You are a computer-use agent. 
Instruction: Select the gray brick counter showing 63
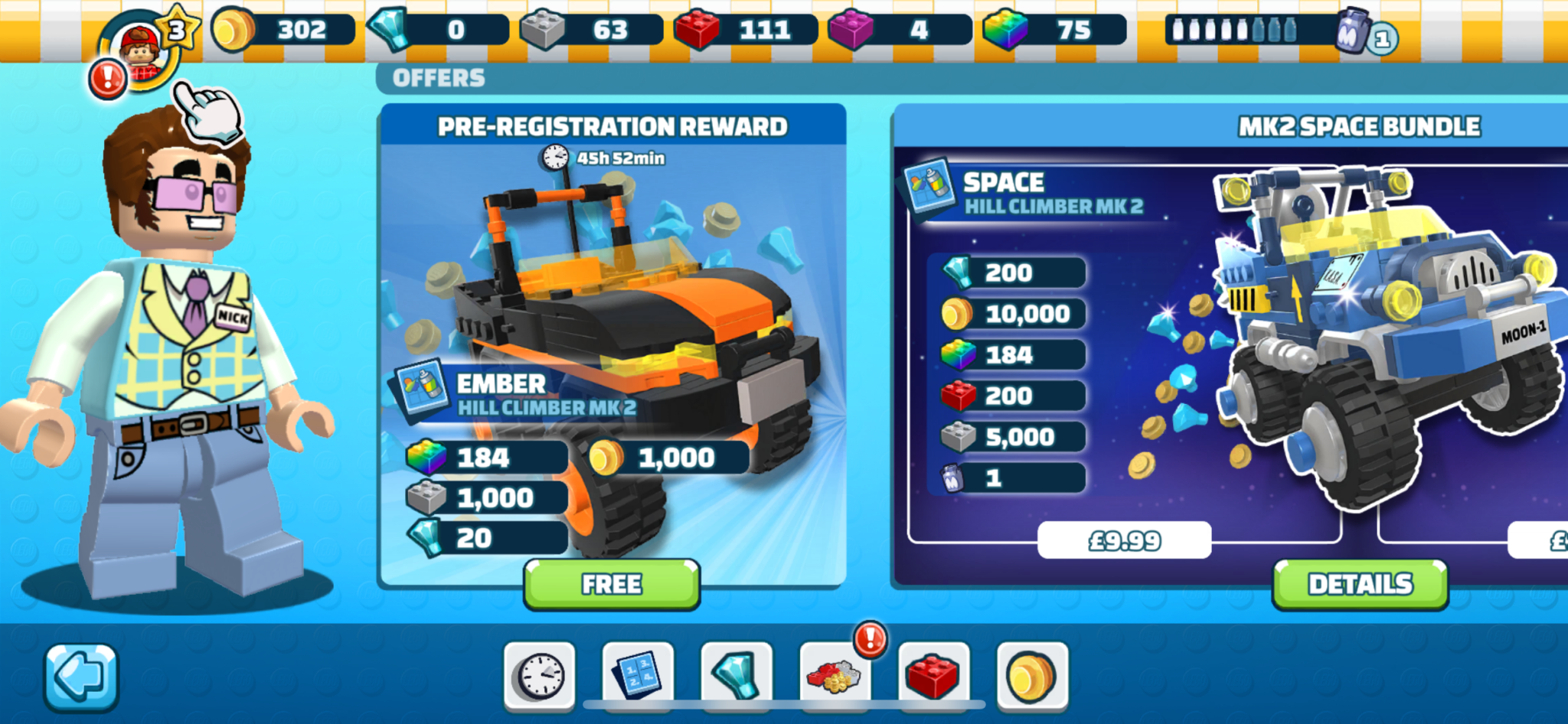590,31
